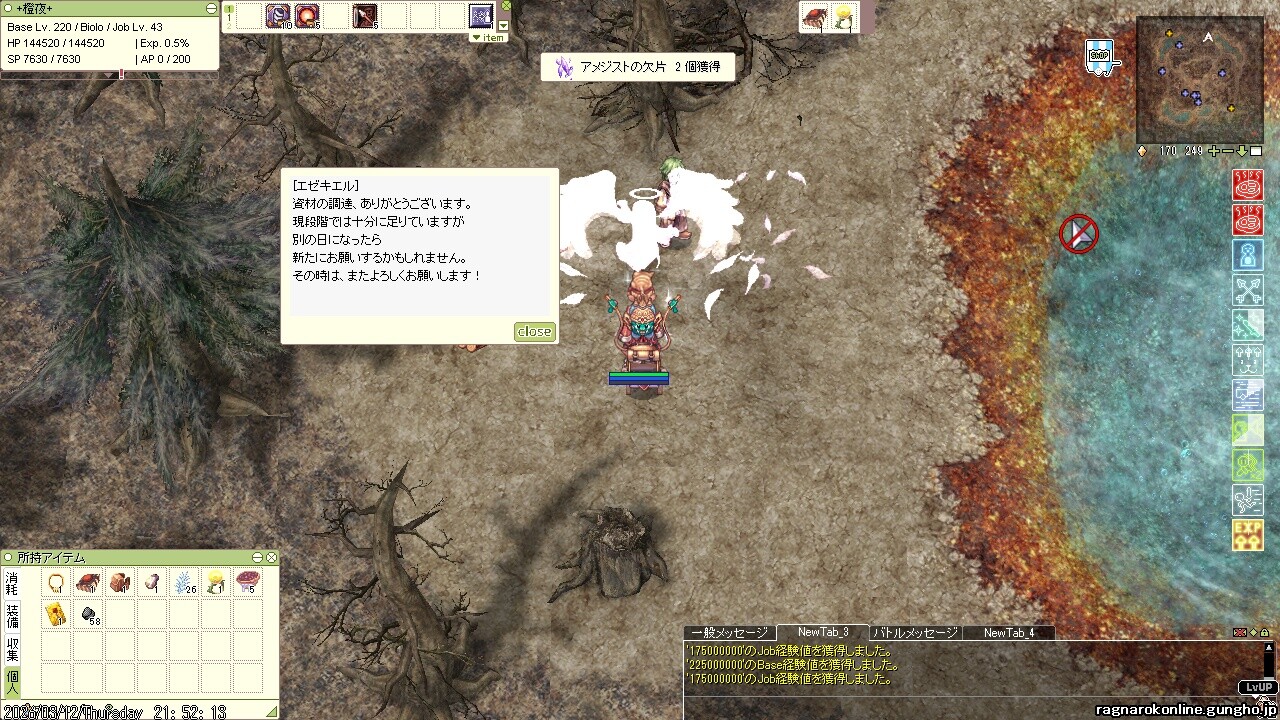Image resolution: width=1280 pixels, height=720 pixels.
Task: Pick the golden card item in inventory
Action: [x=56, y=614]
